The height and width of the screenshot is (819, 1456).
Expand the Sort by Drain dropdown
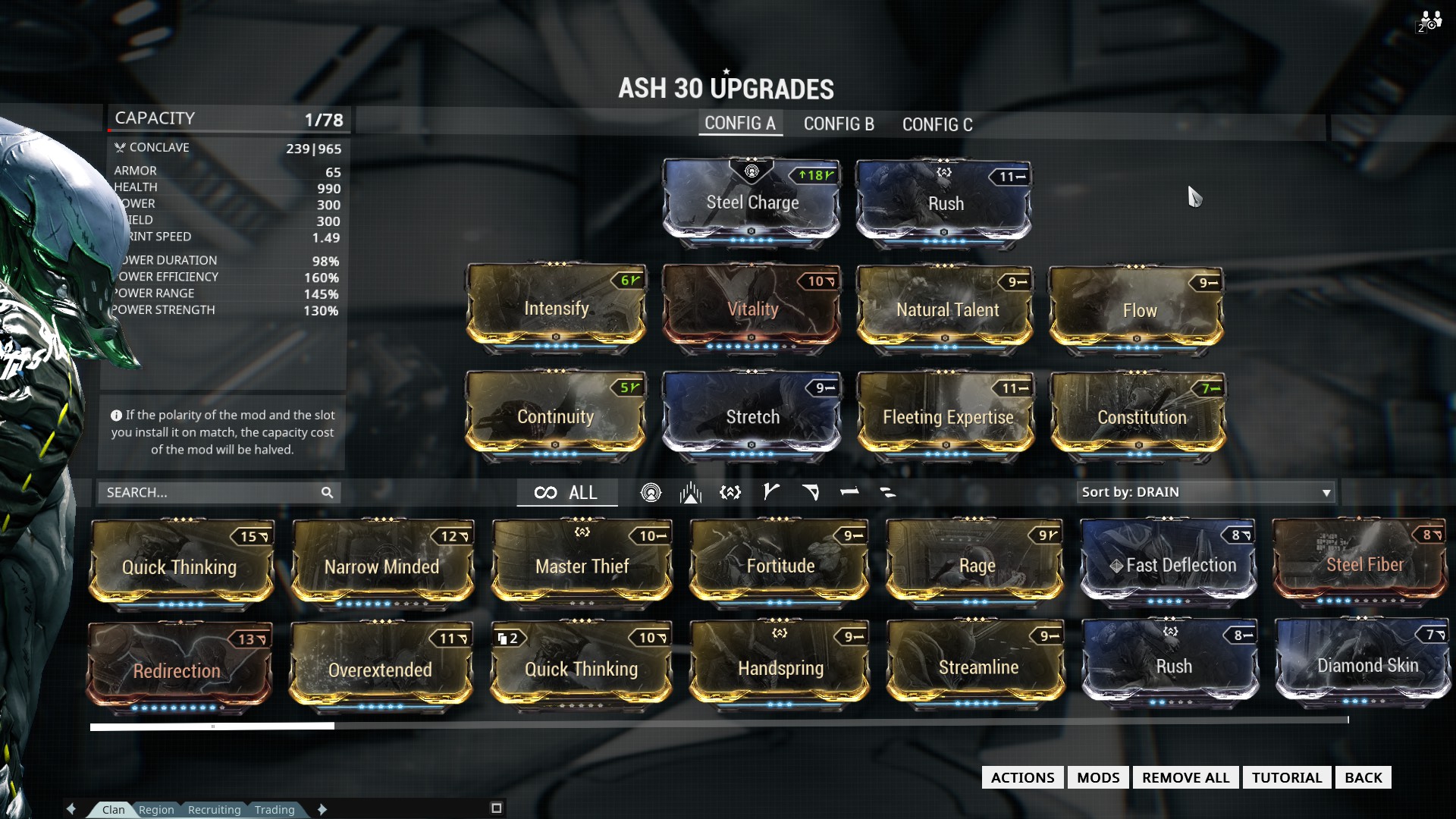tap(1205, 492)
